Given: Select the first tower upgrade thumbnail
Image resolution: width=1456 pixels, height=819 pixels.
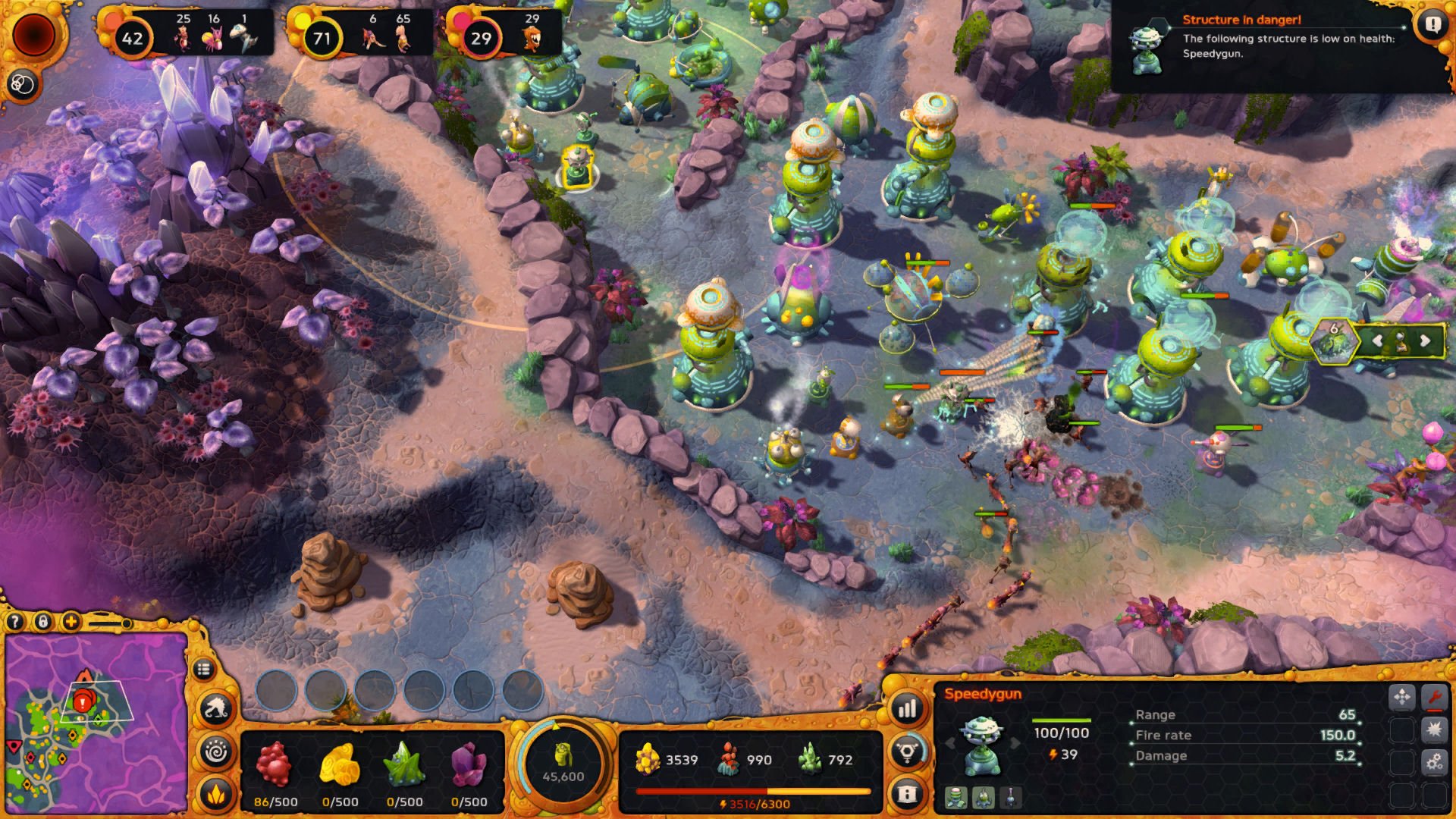Looking at the screenshot, I should pyautogui.click(x=955, y=797).
